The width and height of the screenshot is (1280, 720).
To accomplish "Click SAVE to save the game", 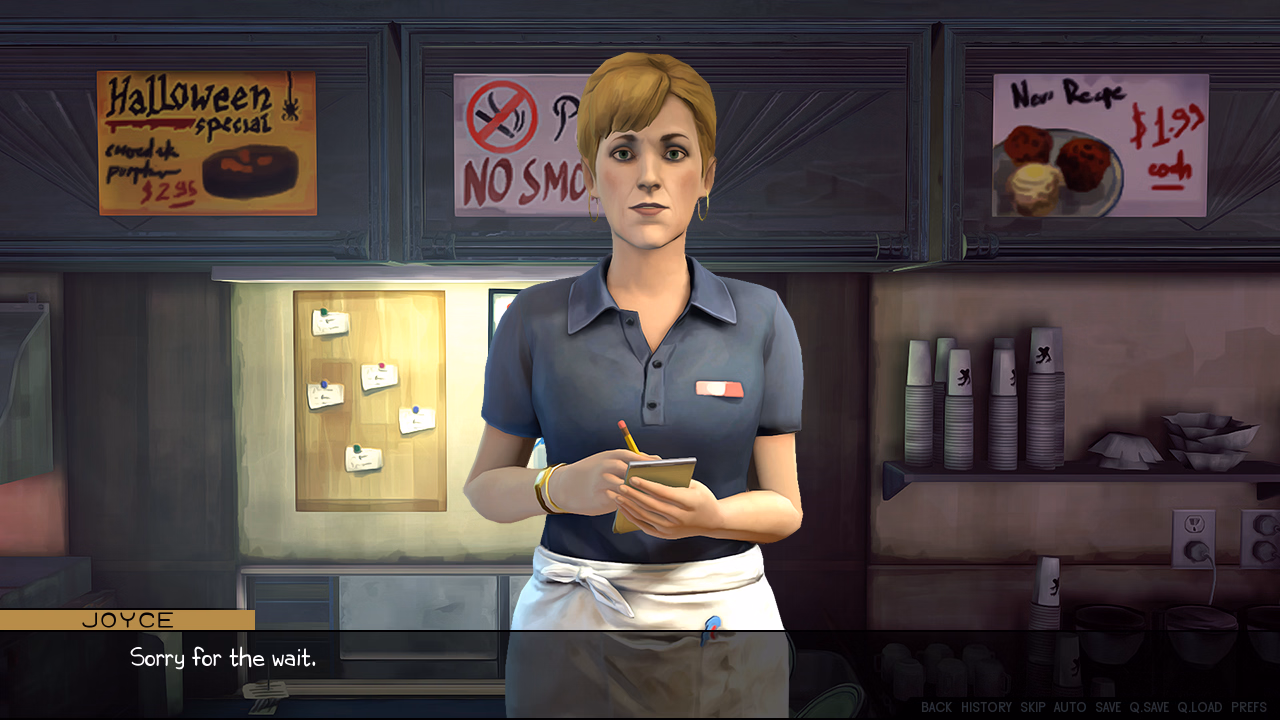I will tap(1108, 707).
